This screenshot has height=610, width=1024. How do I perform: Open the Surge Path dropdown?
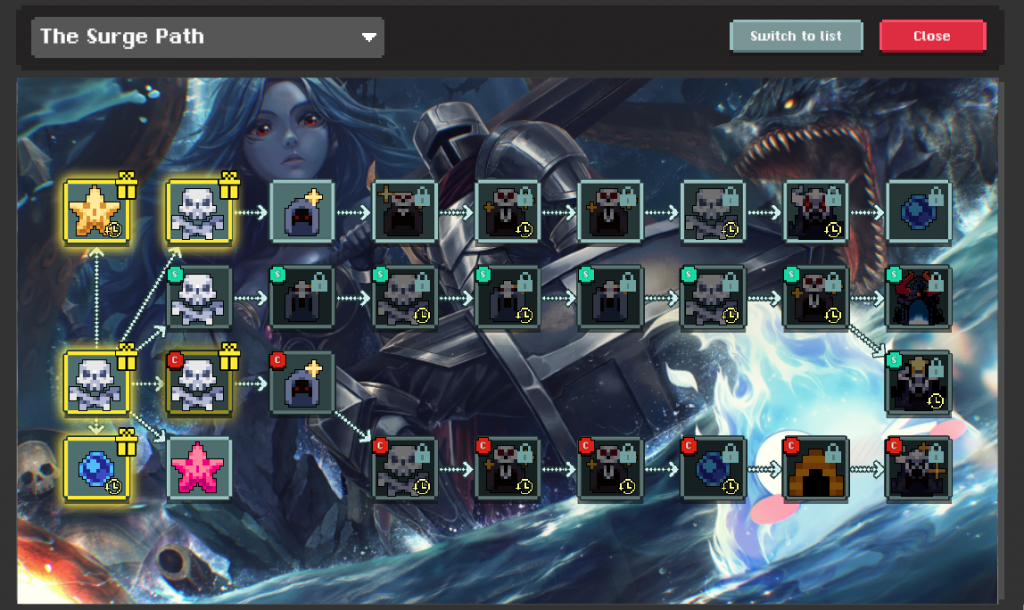208,37
